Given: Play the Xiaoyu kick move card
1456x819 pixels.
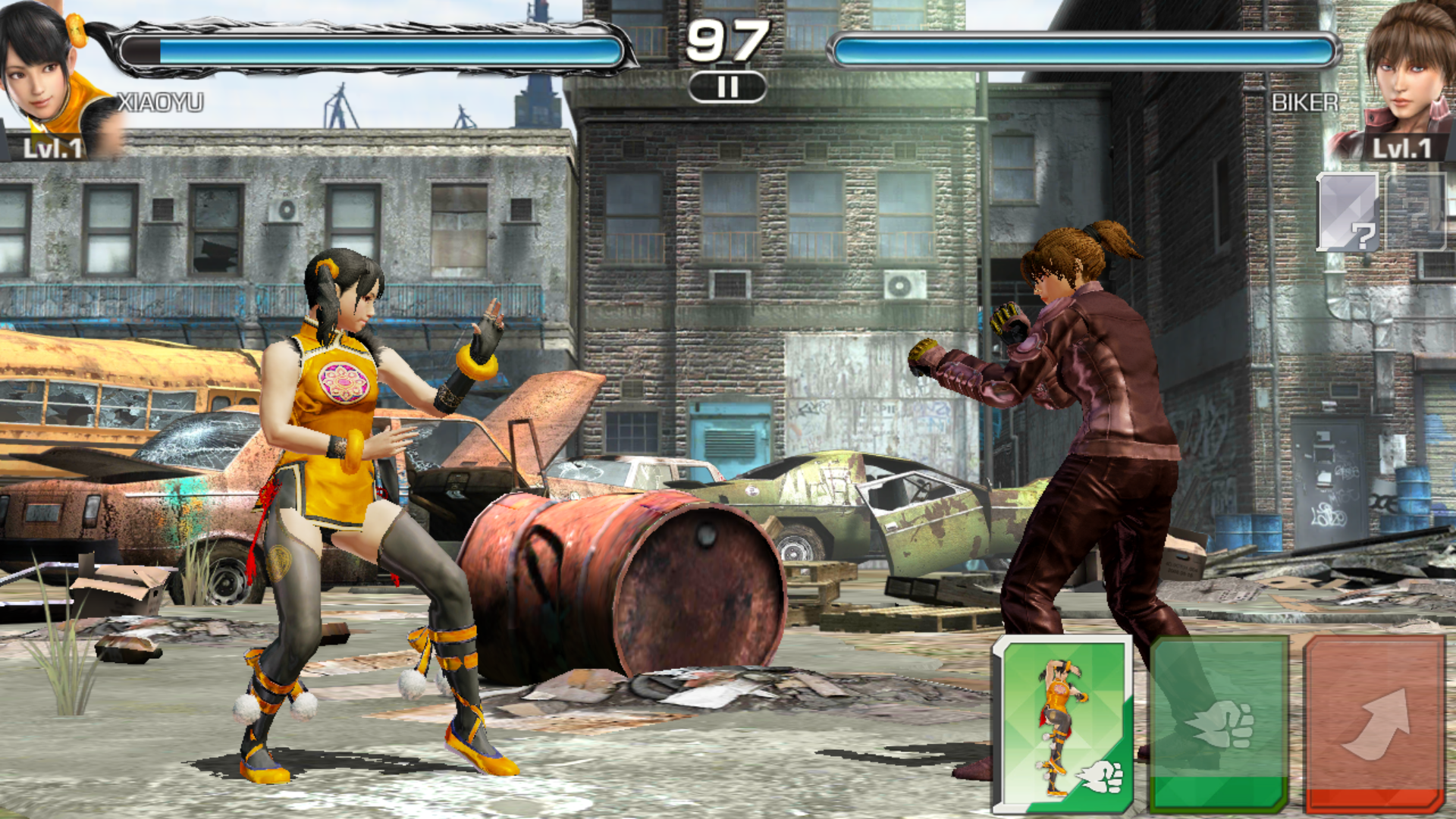Looking at the screenshot, I should (x=1062, y=724).
